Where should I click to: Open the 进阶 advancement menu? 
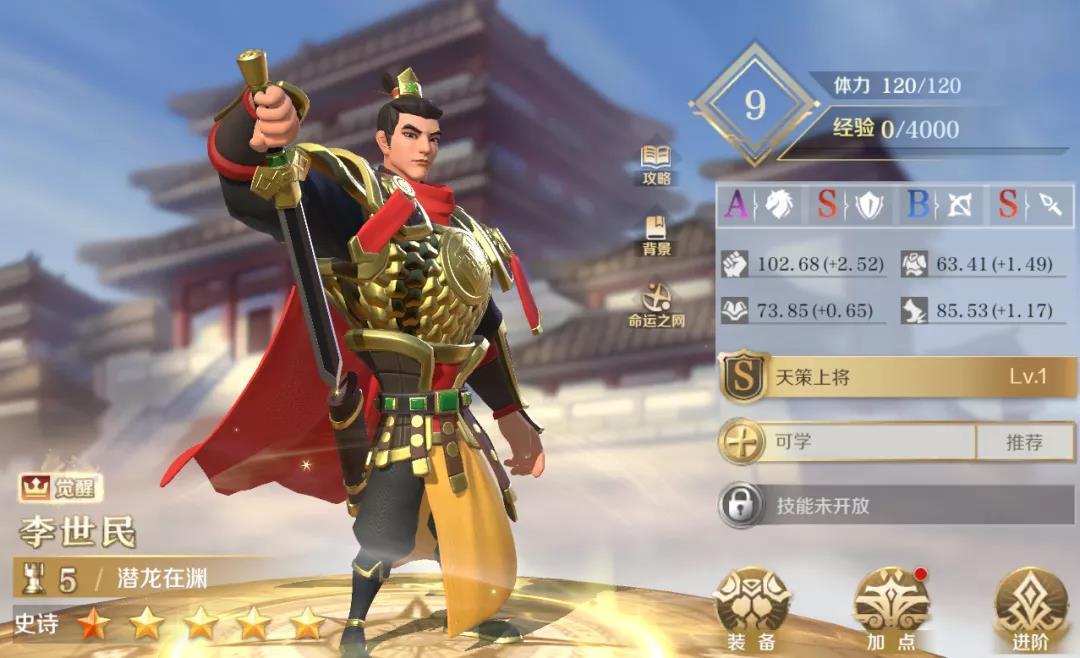(x=1031, y=607)
